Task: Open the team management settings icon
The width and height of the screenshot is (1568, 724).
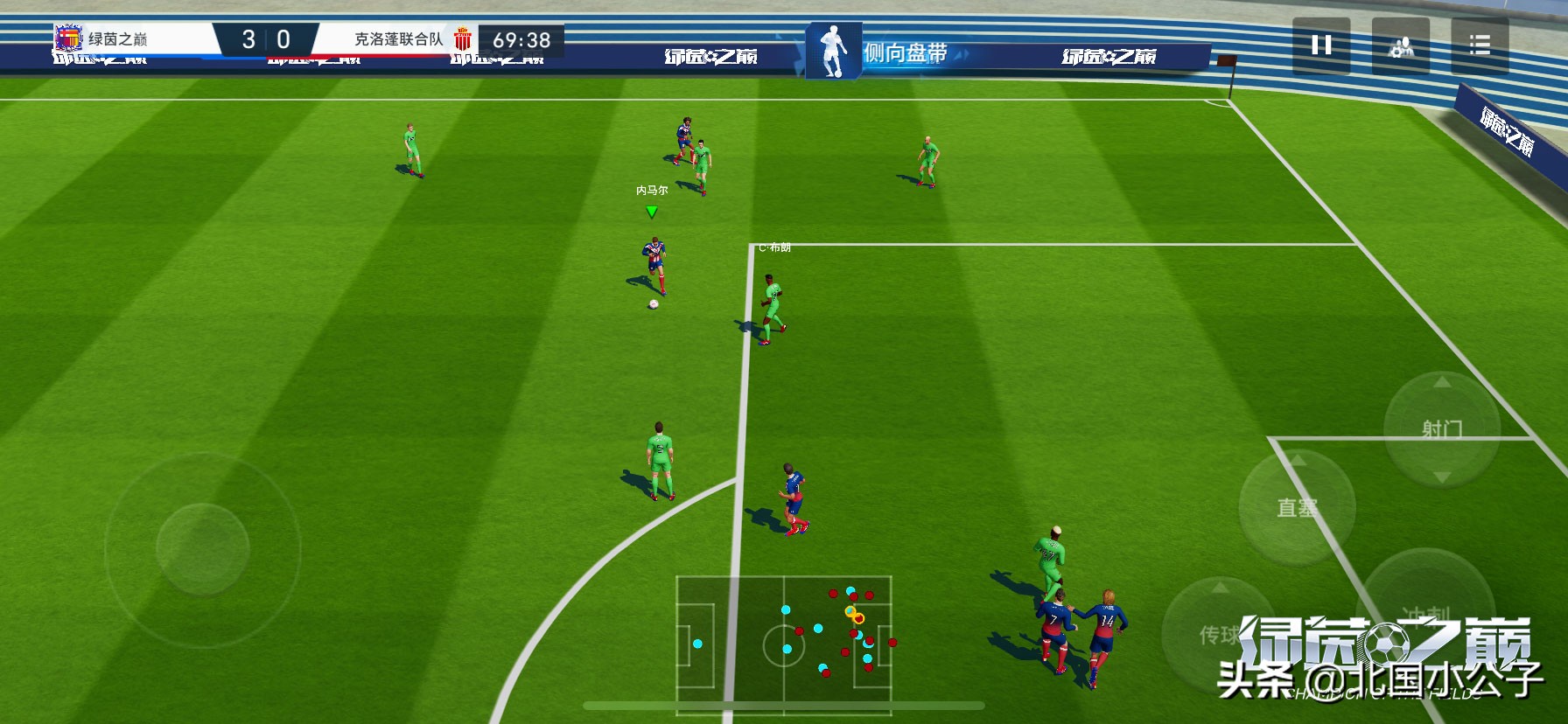Action: [1401, 45]
